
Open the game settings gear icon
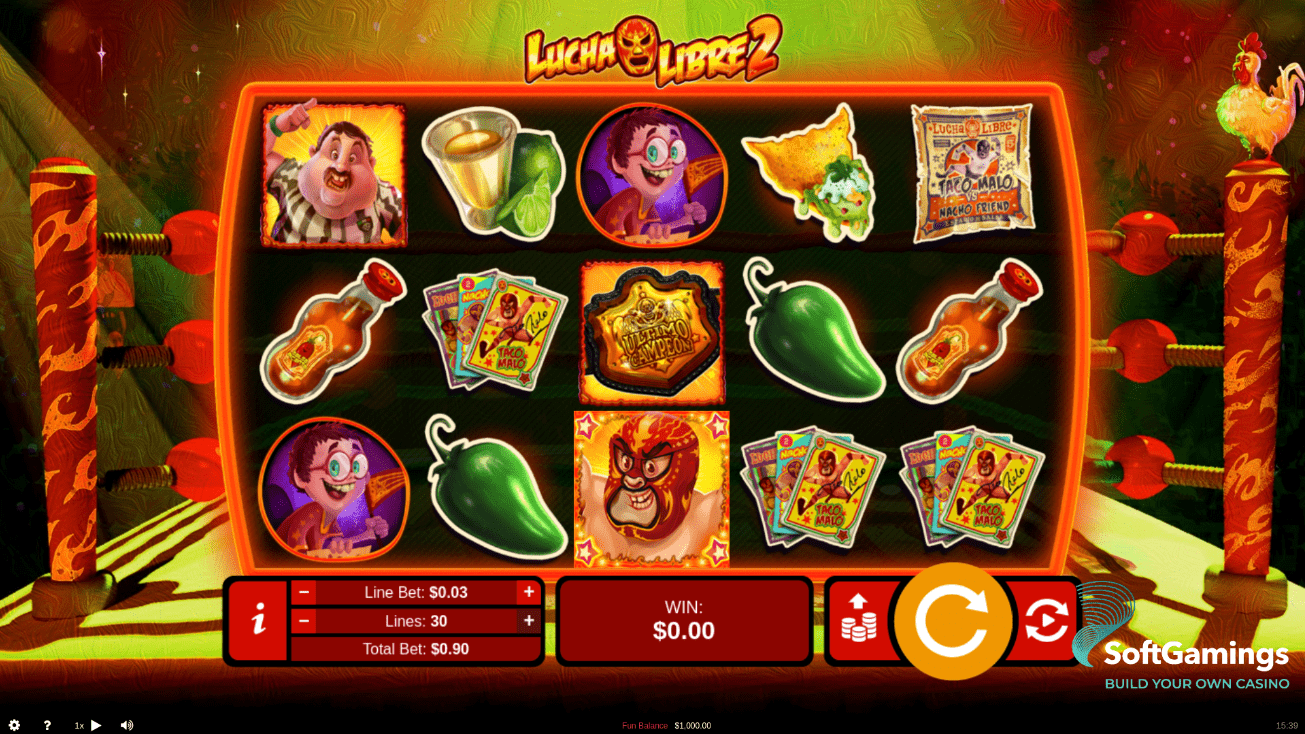(14, 725)
